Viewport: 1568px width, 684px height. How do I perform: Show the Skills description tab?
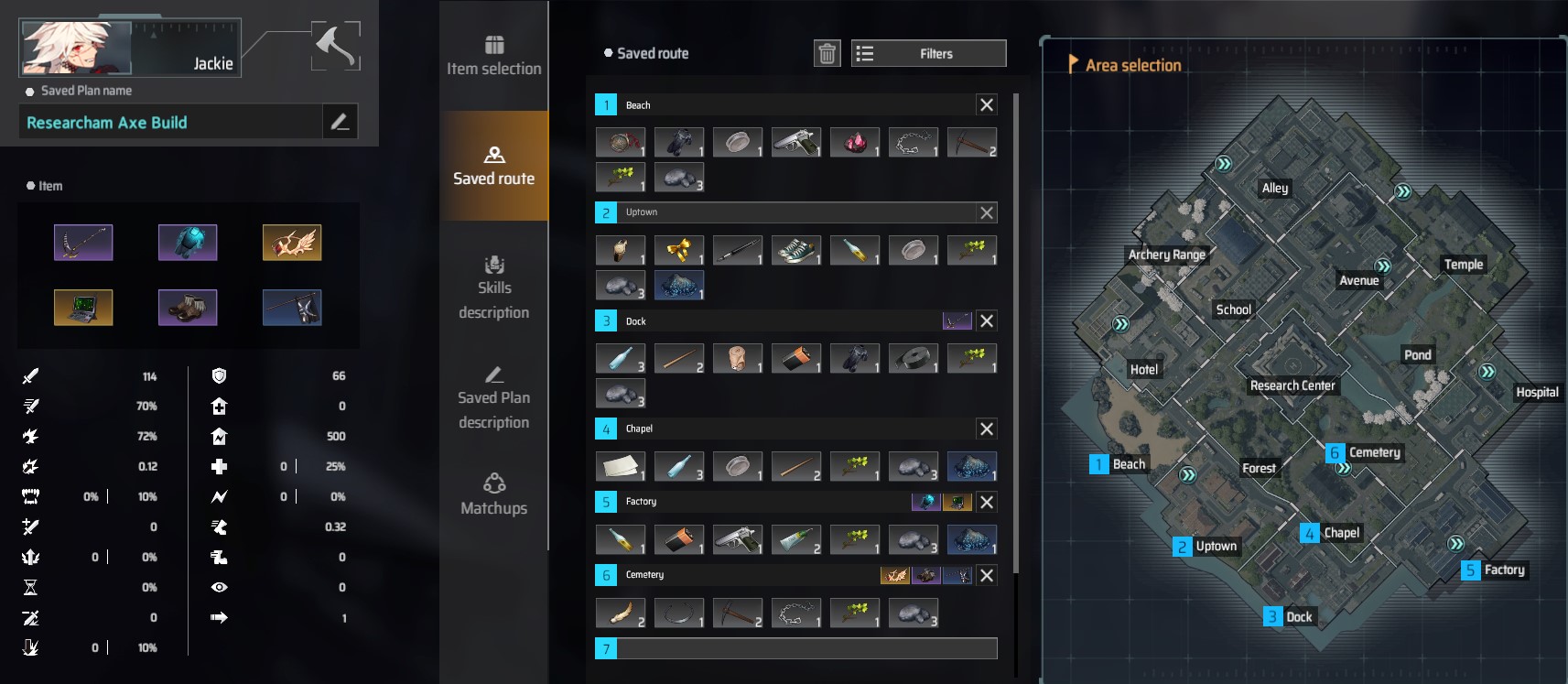[493, 288]
